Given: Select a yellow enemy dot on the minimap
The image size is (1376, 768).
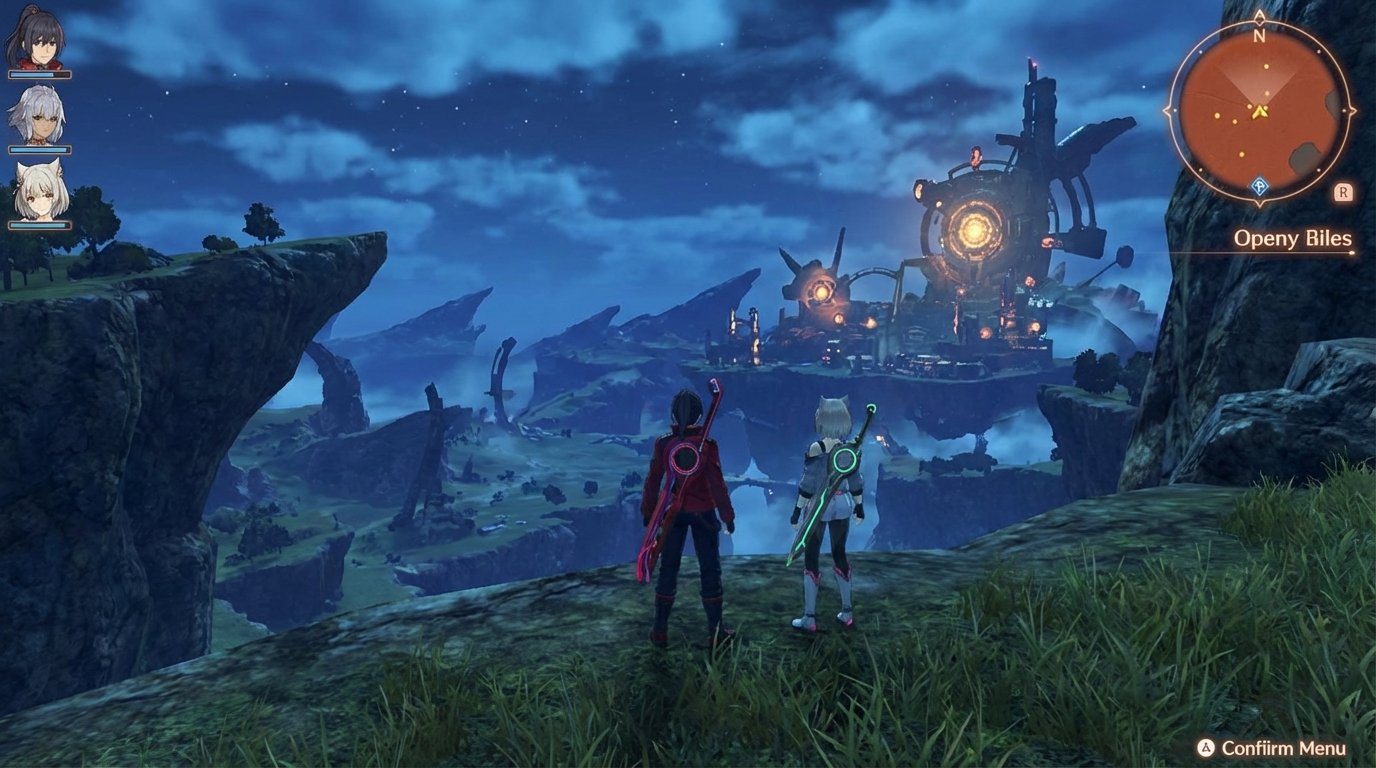Looking at the screenshot, I should (x=1267, y=68).
